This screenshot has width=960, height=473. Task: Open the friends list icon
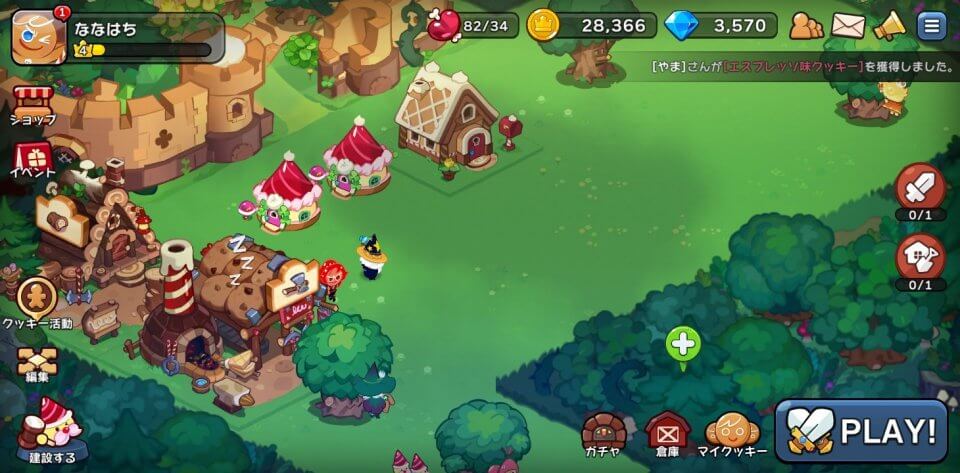click(x=806, y=25)
